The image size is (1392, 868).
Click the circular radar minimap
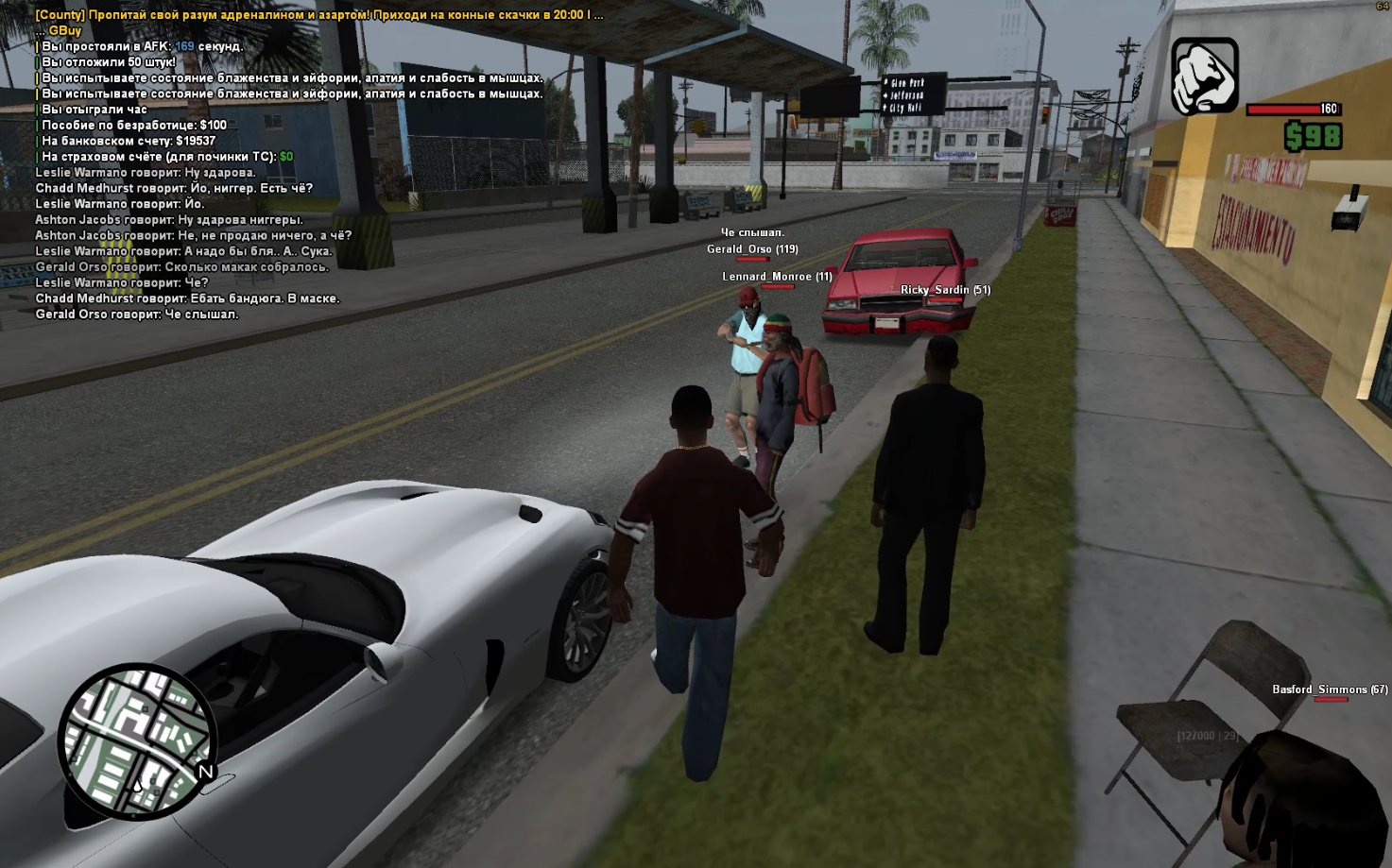[136, 741]
